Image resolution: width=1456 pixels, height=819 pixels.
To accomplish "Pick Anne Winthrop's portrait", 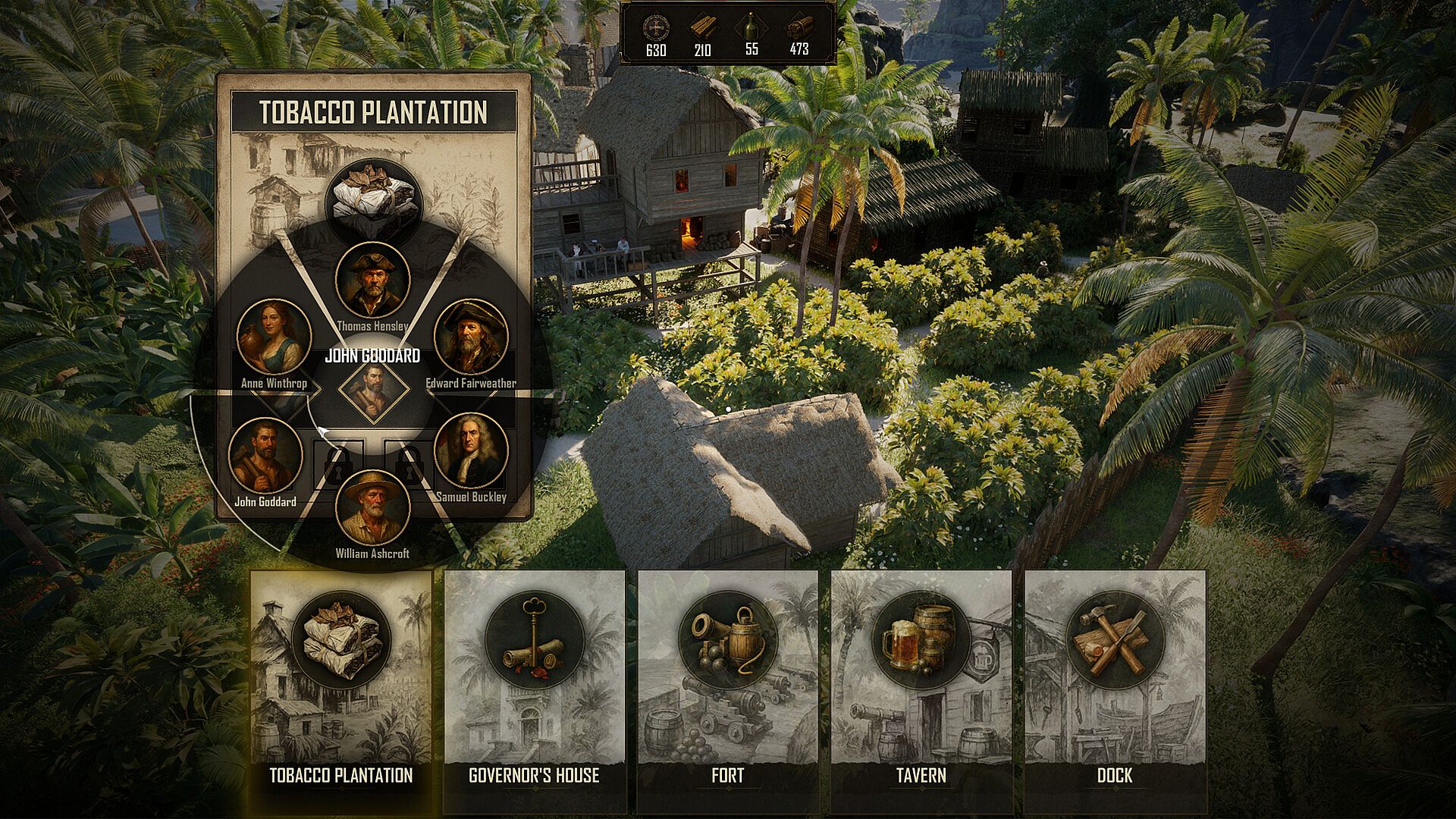I will tap(274, 337).
